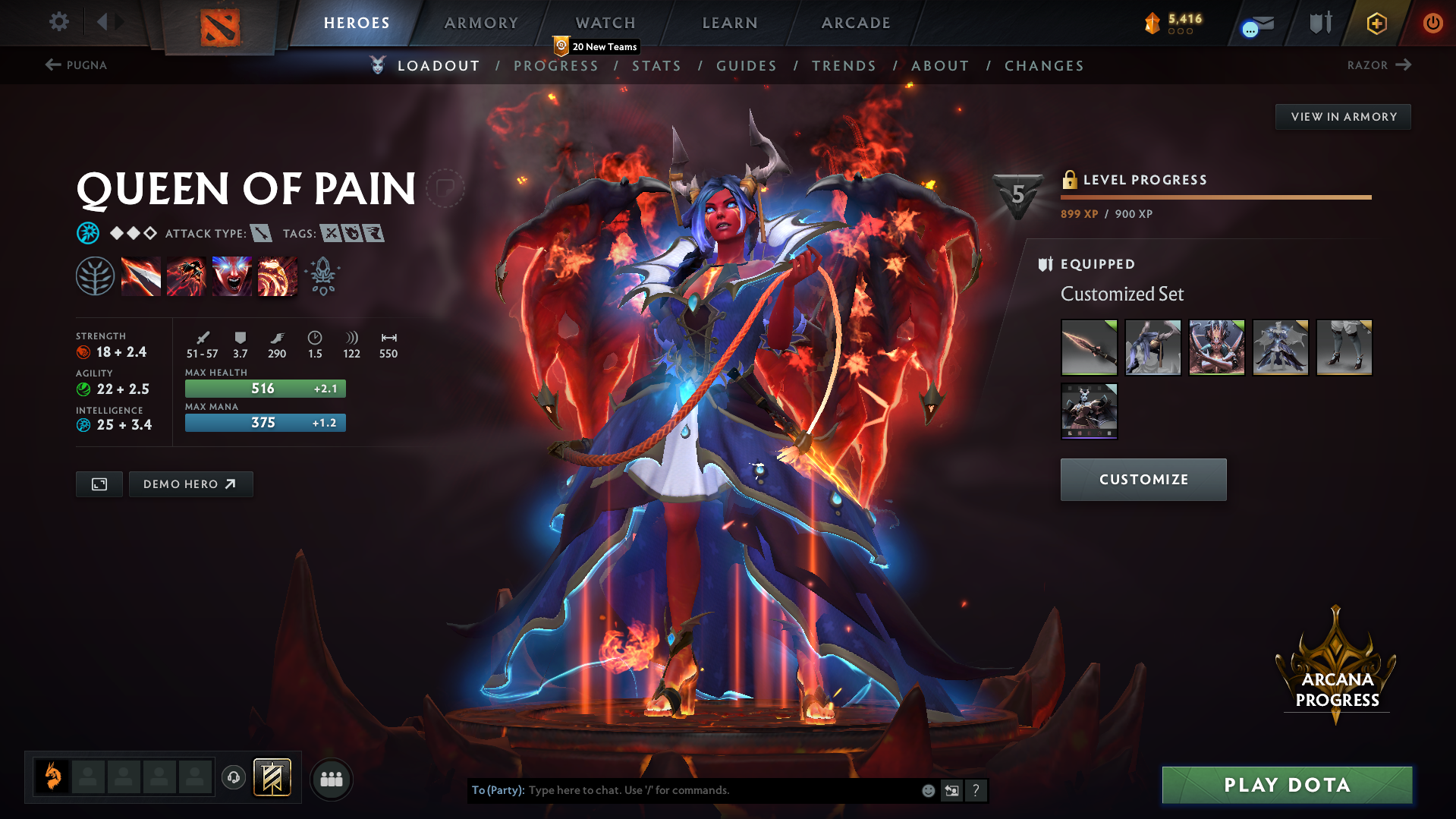Click the CUSTOMIZE button
This screenshot has width=1456, height=819.
(1143, 479)
